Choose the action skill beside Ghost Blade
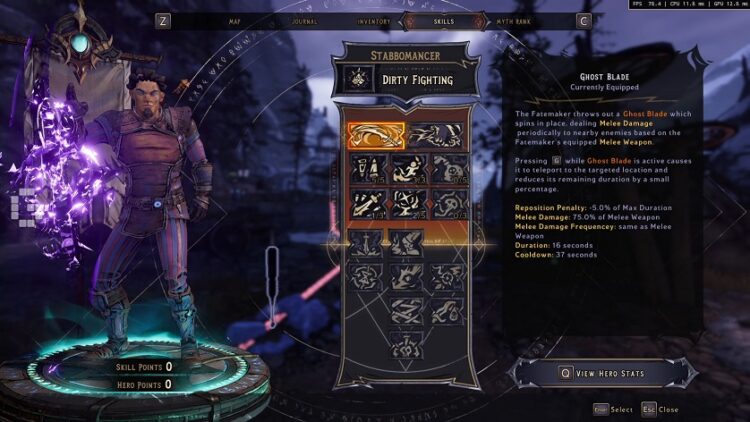 (x=434, y=135)
